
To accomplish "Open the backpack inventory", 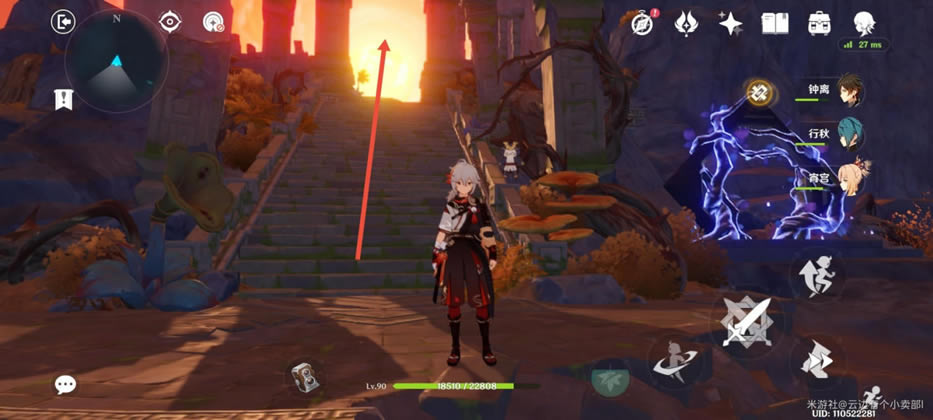I will tap(819, 22).
